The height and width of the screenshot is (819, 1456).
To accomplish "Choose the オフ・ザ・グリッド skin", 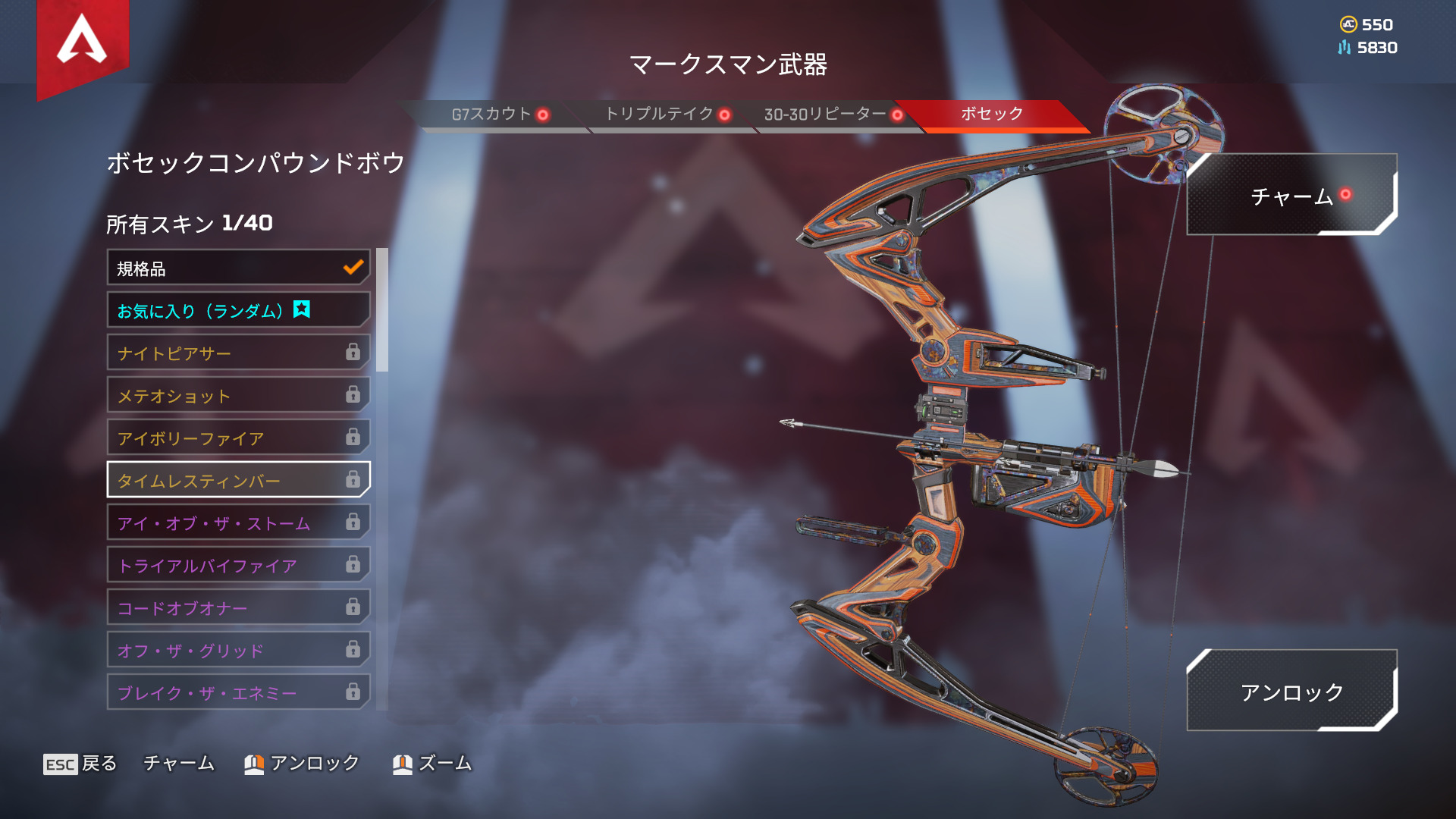I will point(238,651).
